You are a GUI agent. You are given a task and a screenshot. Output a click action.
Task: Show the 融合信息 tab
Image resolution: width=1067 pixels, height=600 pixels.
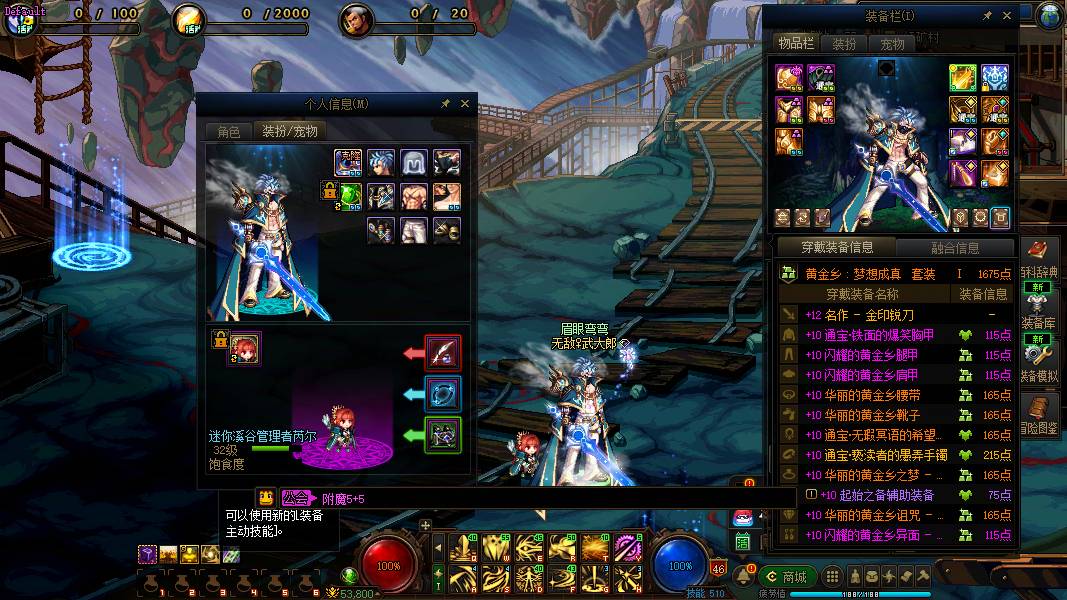pyautogui.click(x=954, y=247)
